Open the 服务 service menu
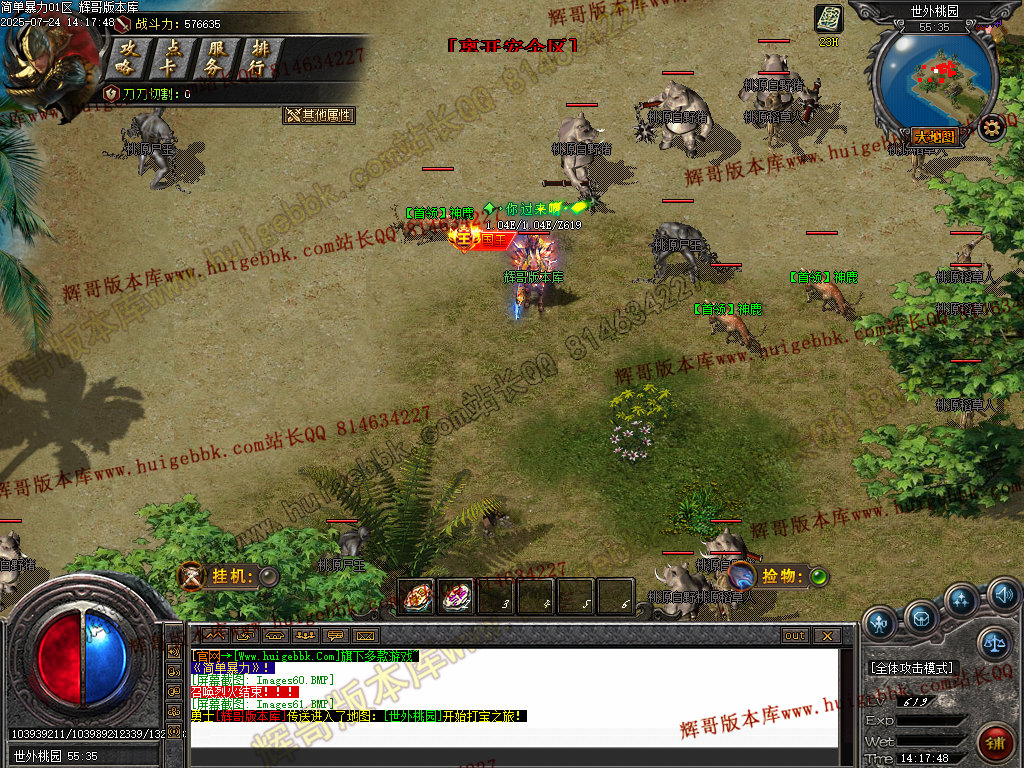Screen dimensions: 1024x768 (x=216, y=59)
